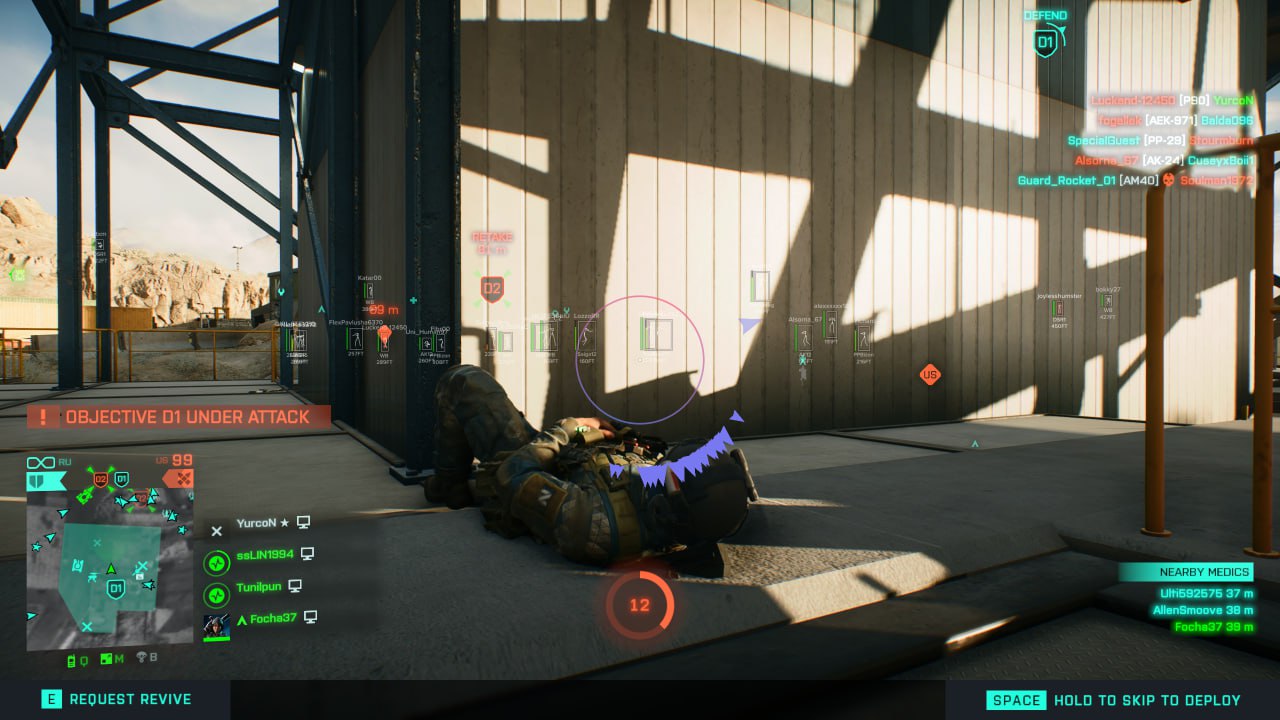Image resolution: width=1280 pixels, height=720 pixels.
Task: Click the Request Revive button
Action: [116, 700]
